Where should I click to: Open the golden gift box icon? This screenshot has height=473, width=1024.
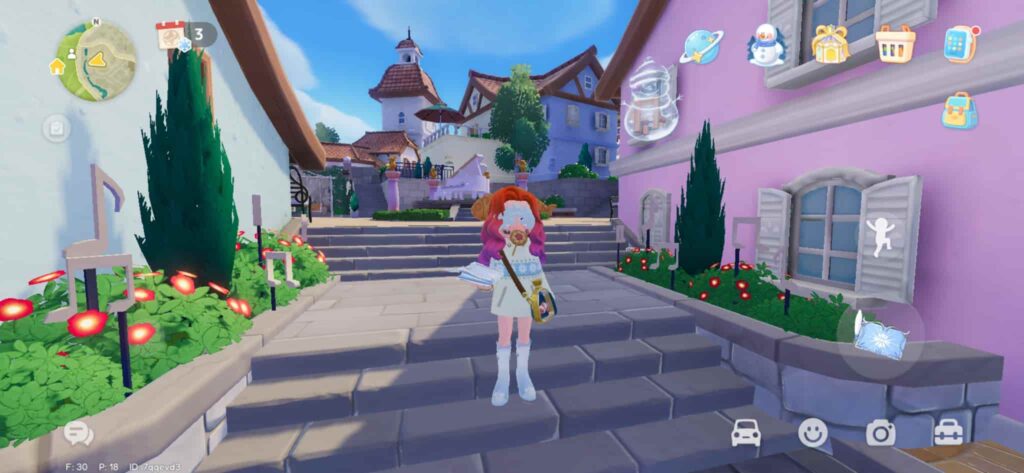830,45
